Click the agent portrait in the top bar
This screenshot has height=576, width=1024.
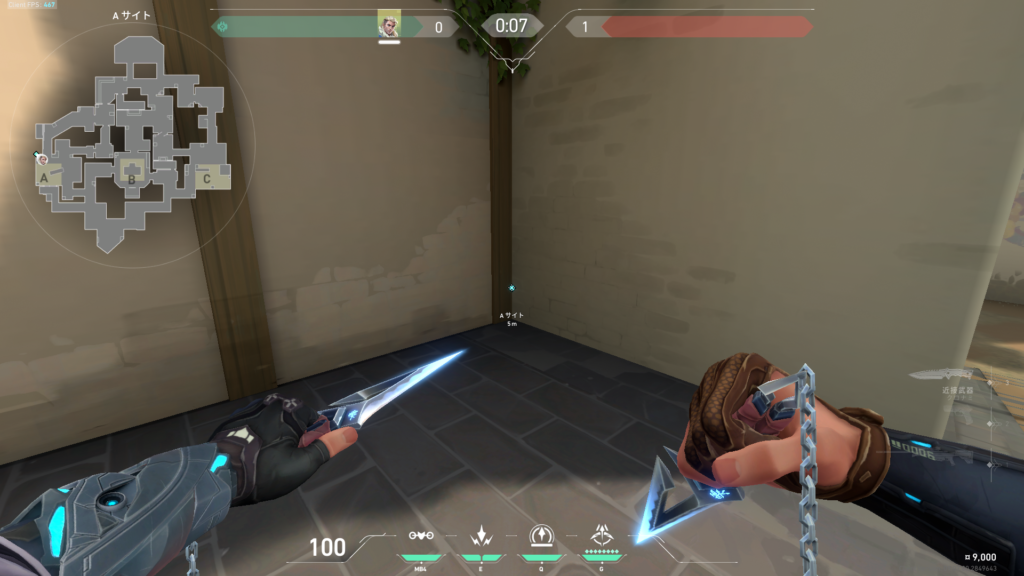coord(389,25)
